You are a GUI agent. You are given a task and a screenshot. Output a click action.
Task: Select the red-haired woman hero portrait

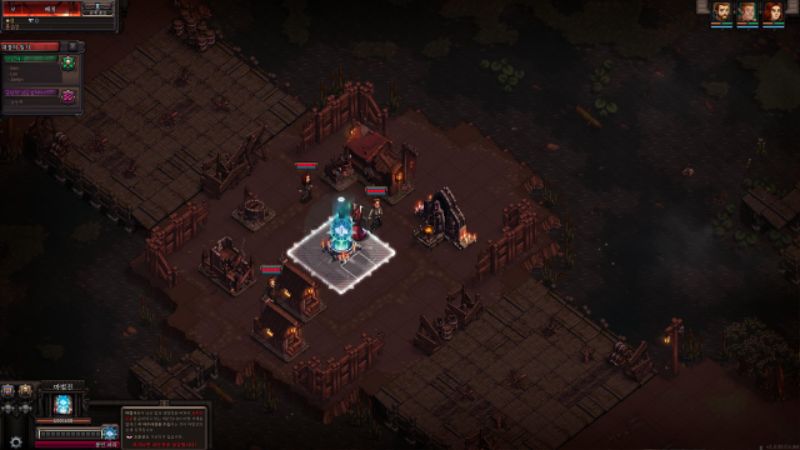tap(771, 11)
